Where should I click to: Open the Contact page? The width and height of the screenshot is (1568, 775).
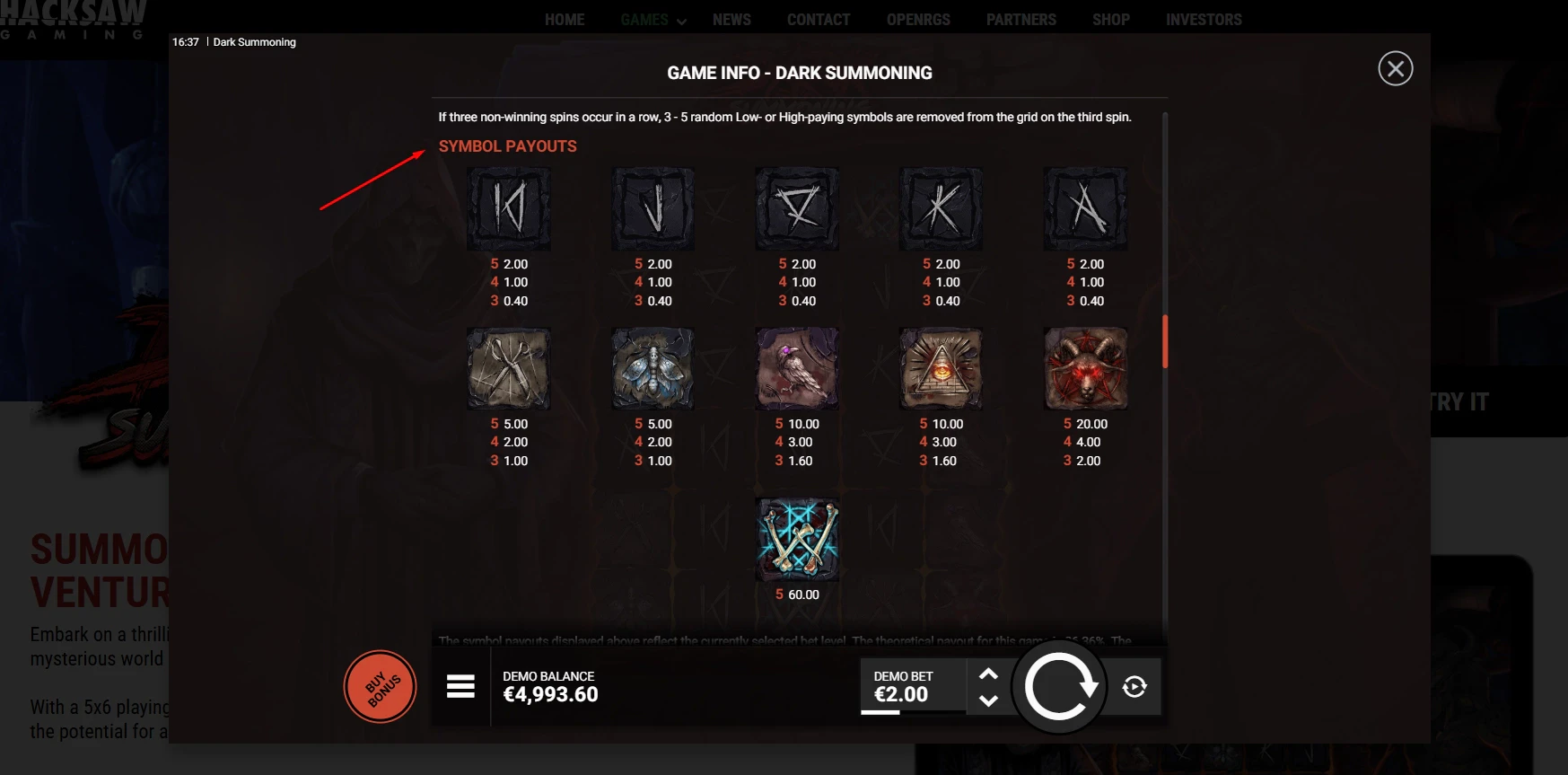[819, 20]
